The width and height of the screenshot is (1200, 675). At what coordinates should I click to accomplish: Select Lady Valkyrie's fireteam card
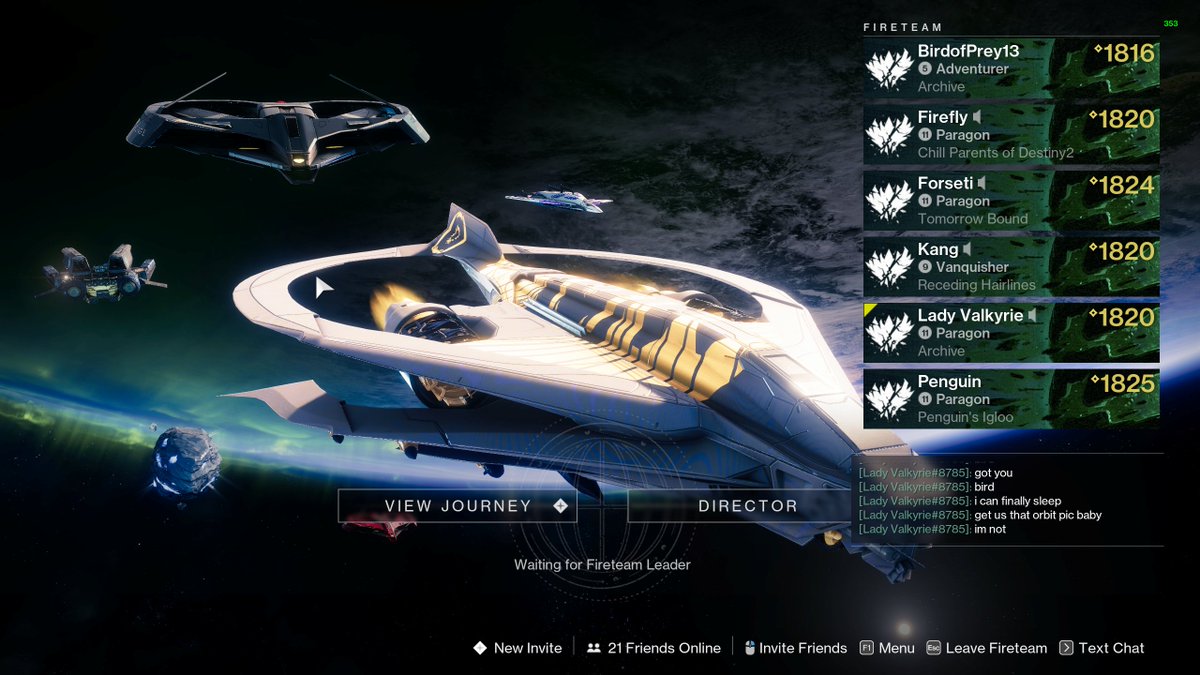[1011, 333]
